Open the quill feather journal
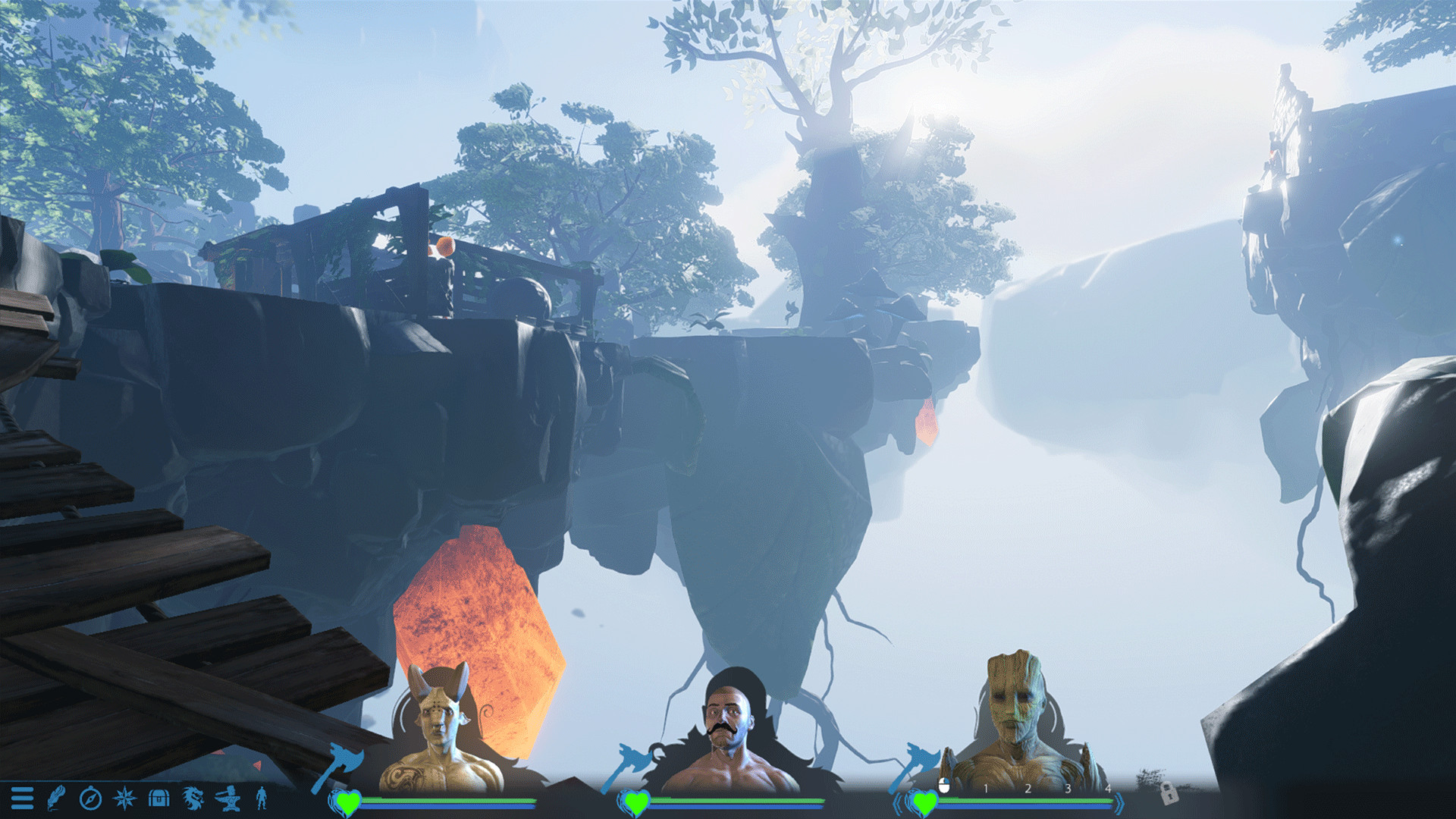This screenshot has height=819, width=1456. (x=56, y=799)
